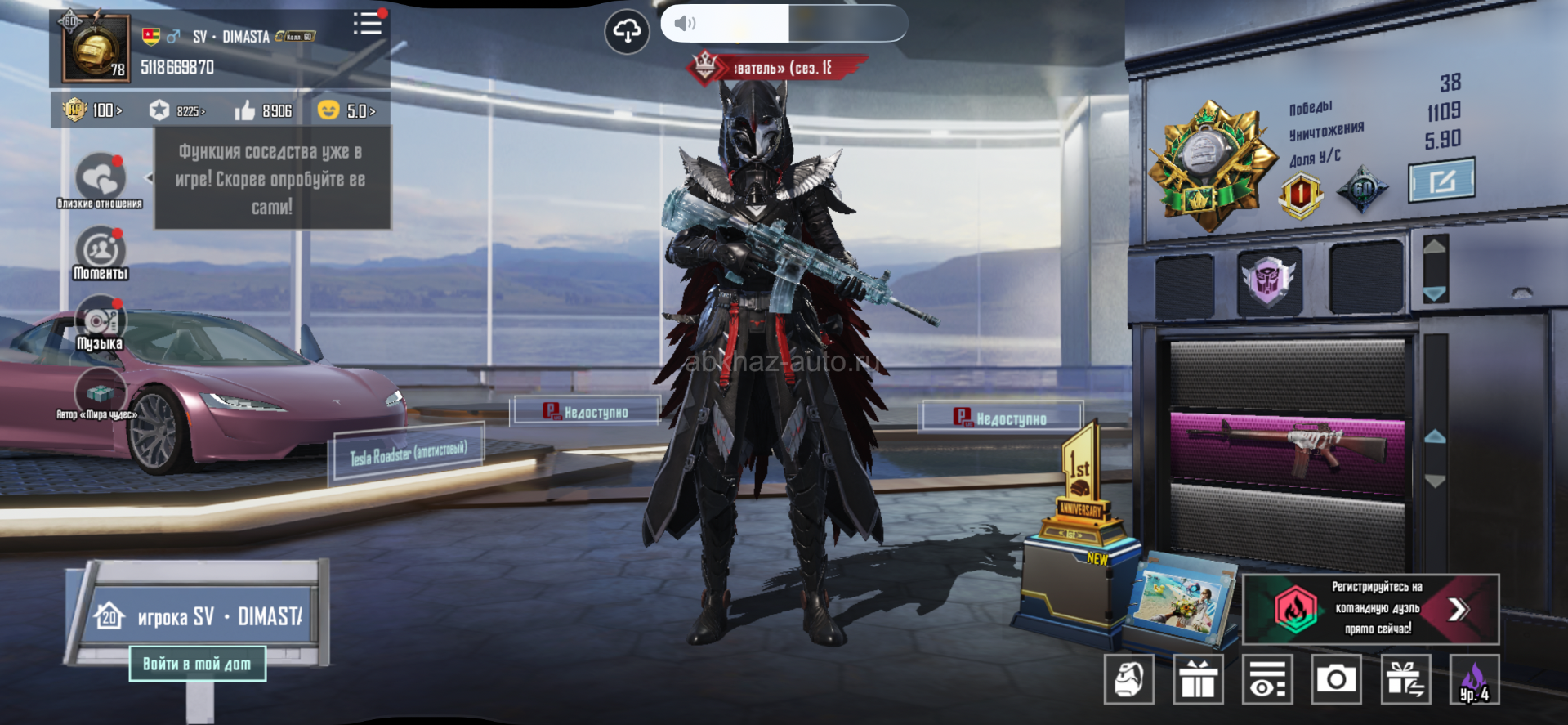Open SV DIMASTA's player avatar
This screenshot has width=1568, height=725.
96,48
